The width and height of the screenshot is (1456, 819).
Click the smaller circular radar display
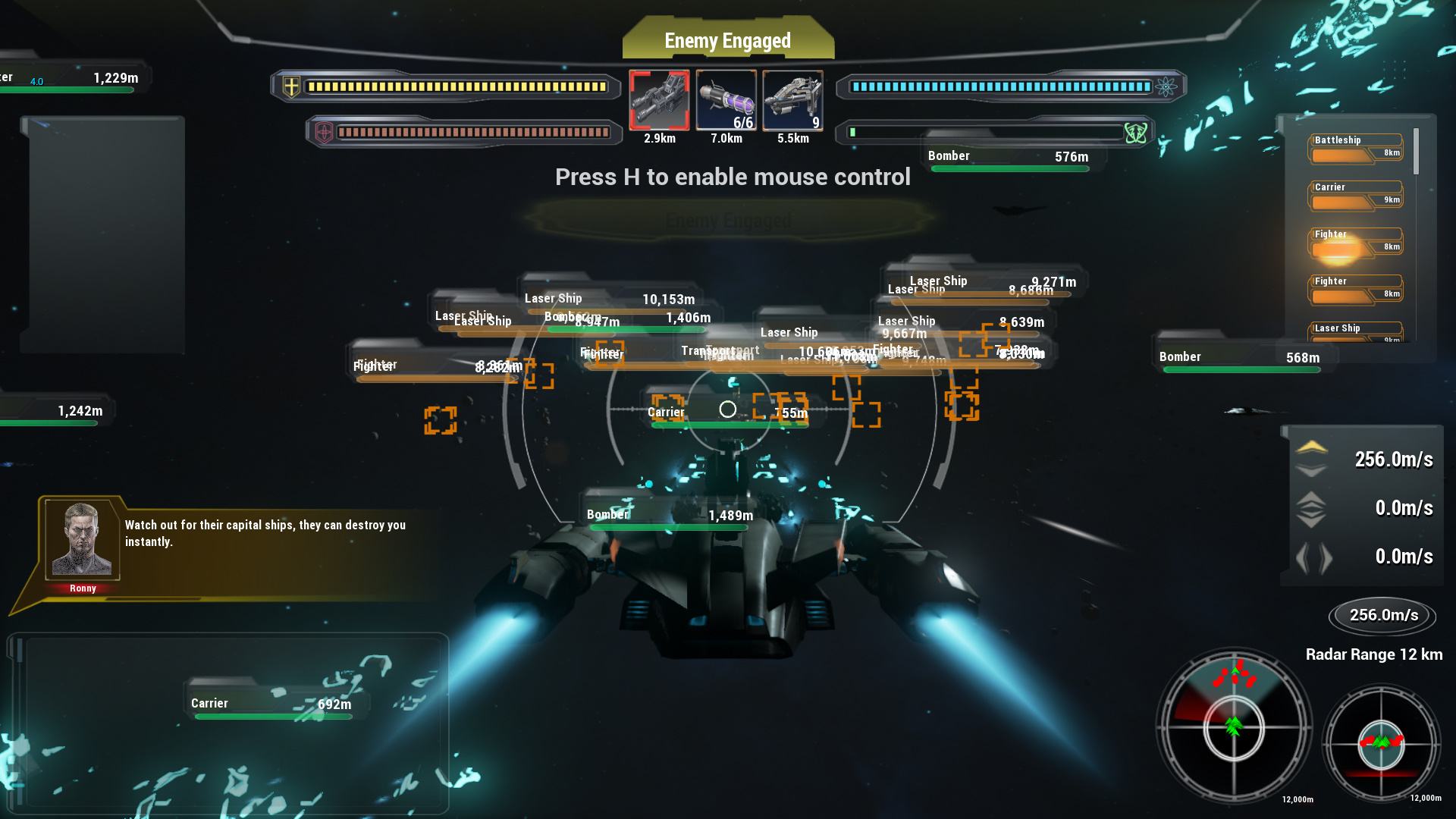click(1381, 744)
